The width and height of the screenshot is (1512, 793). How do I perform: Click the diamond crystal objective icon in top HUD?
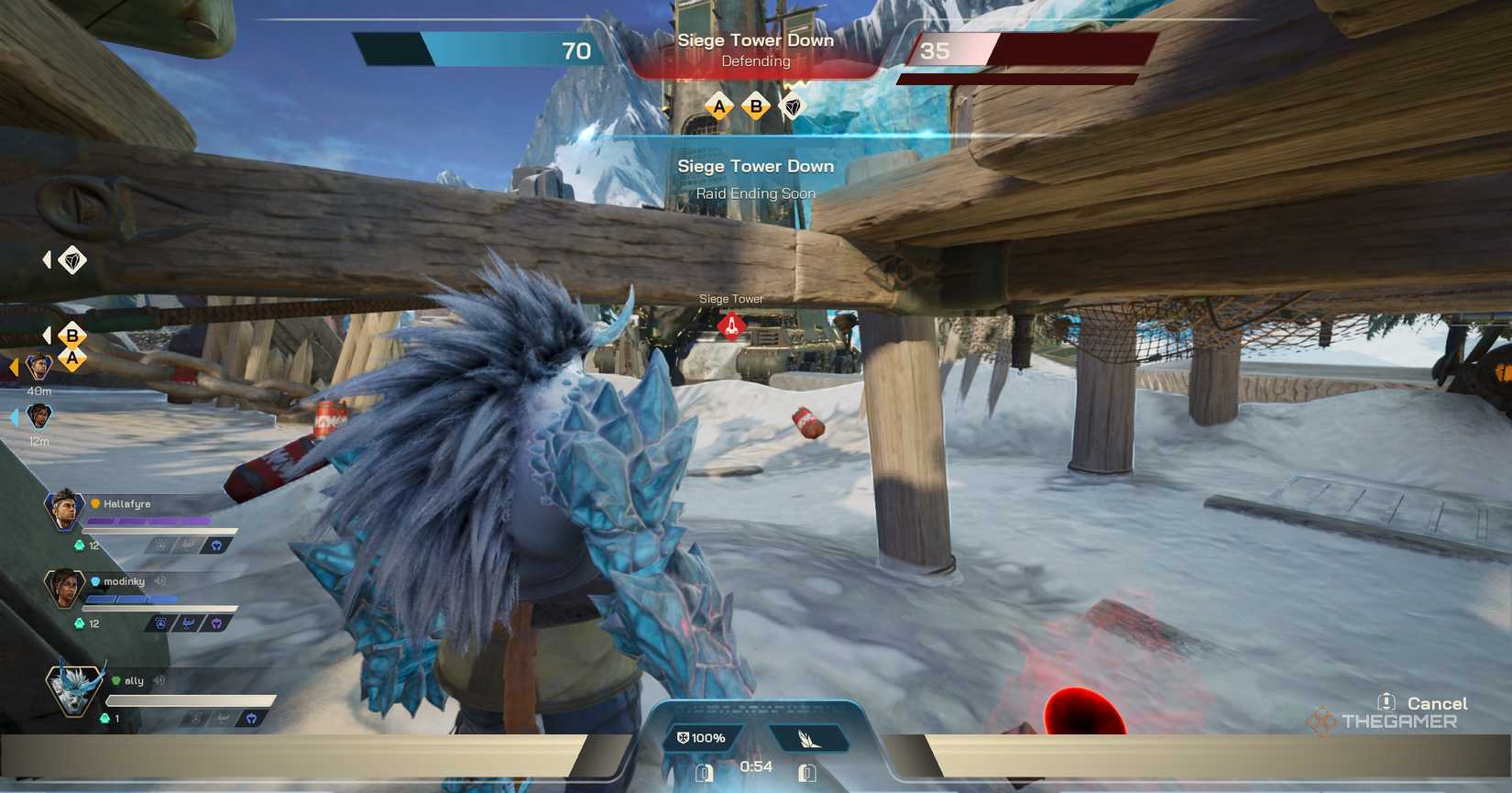pos(792,107)
